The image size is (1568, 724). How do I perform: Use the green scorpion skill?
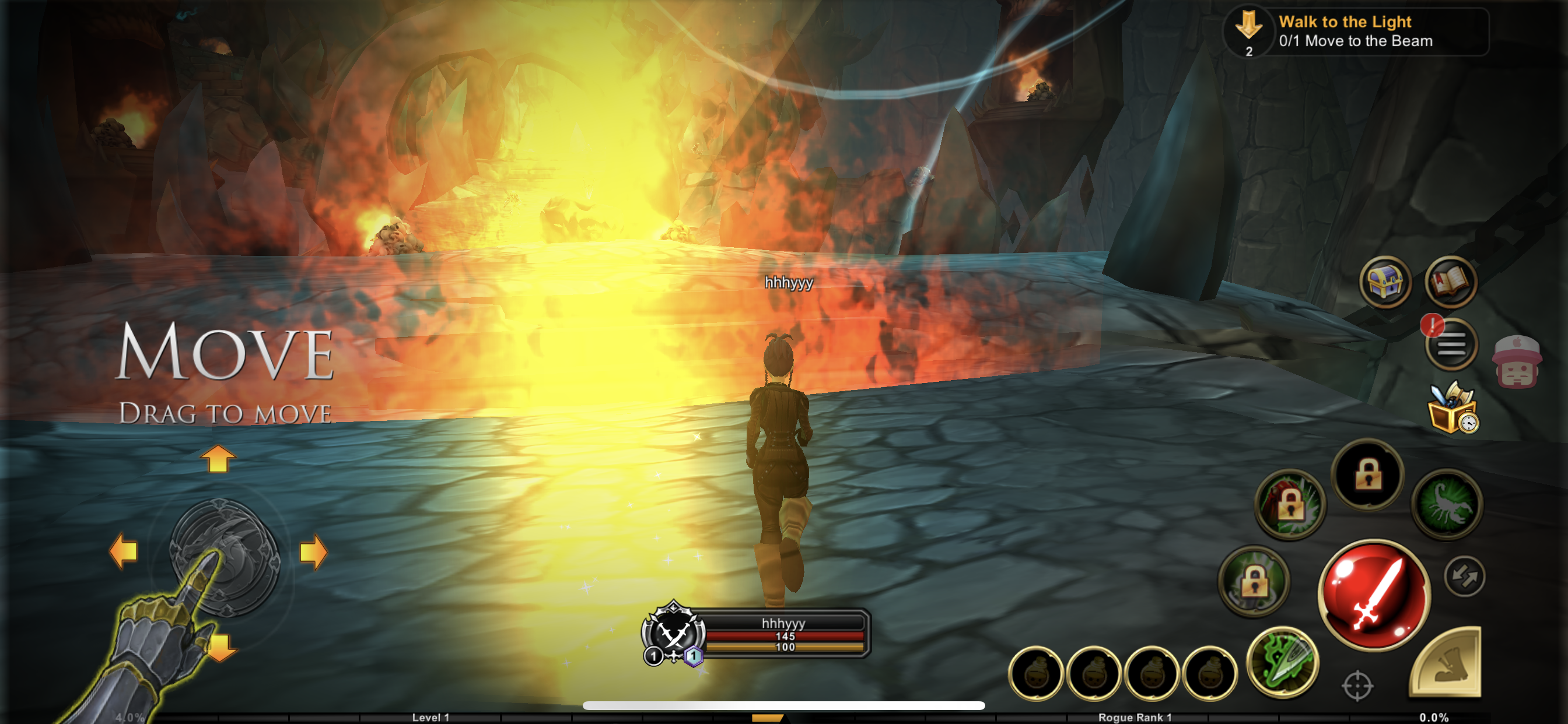coord(1447,504)
